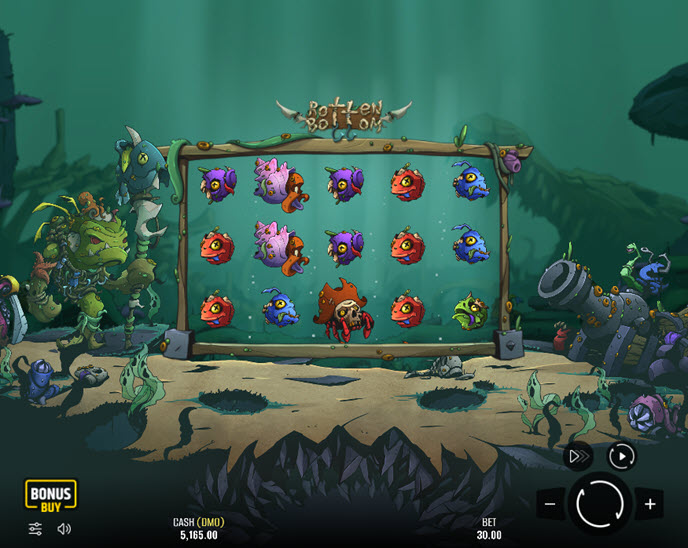Open the settings sliders icon
Viewport: 688px width, 548px height.
point(35,528)
